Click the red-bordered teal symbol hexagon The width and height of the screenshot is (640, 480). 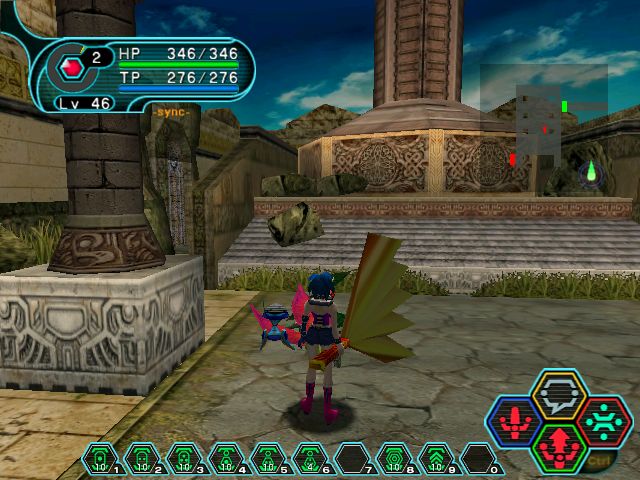(603, 420)
